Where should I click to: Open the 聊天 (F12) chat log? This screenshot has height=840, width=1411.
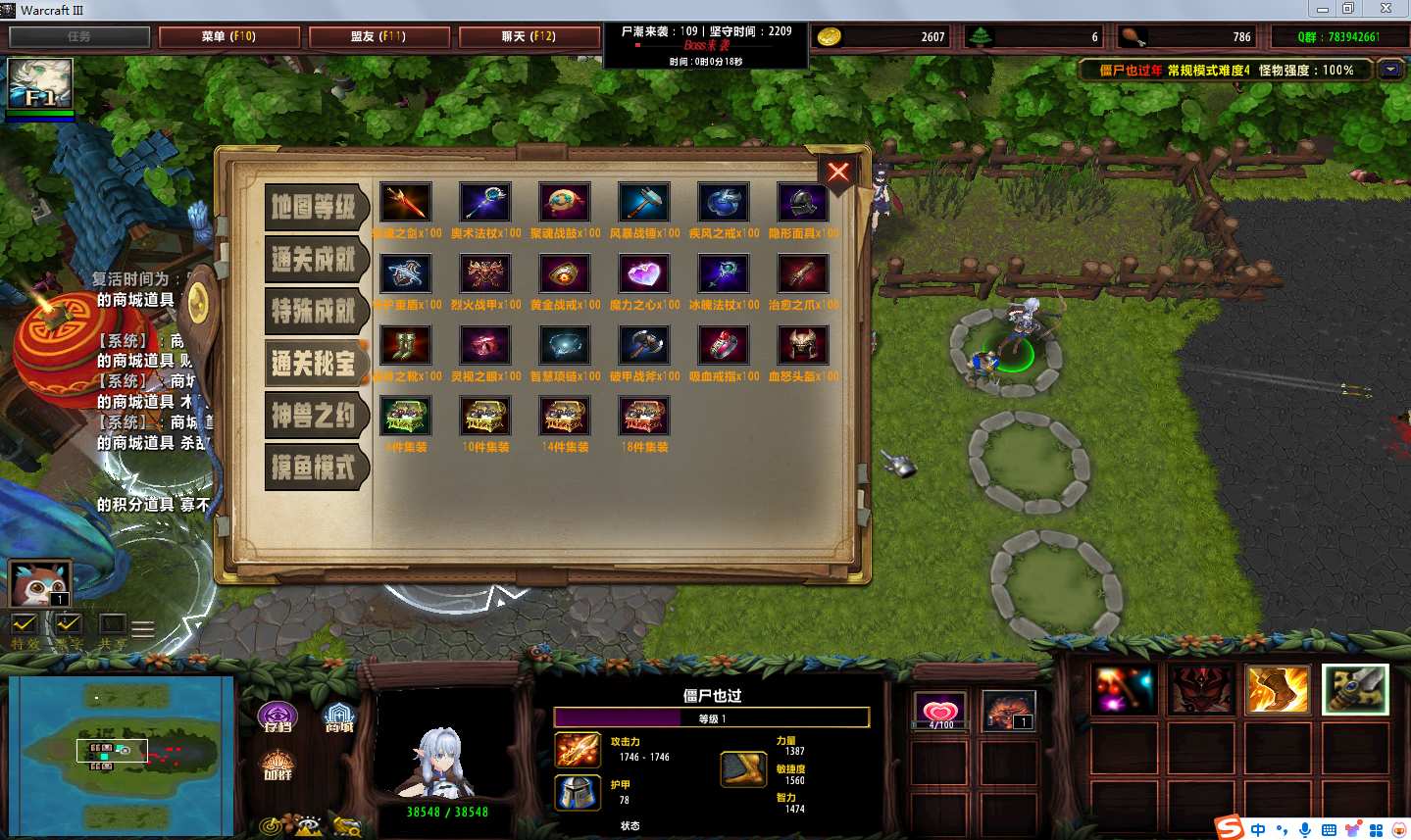[x=529, y=37]
